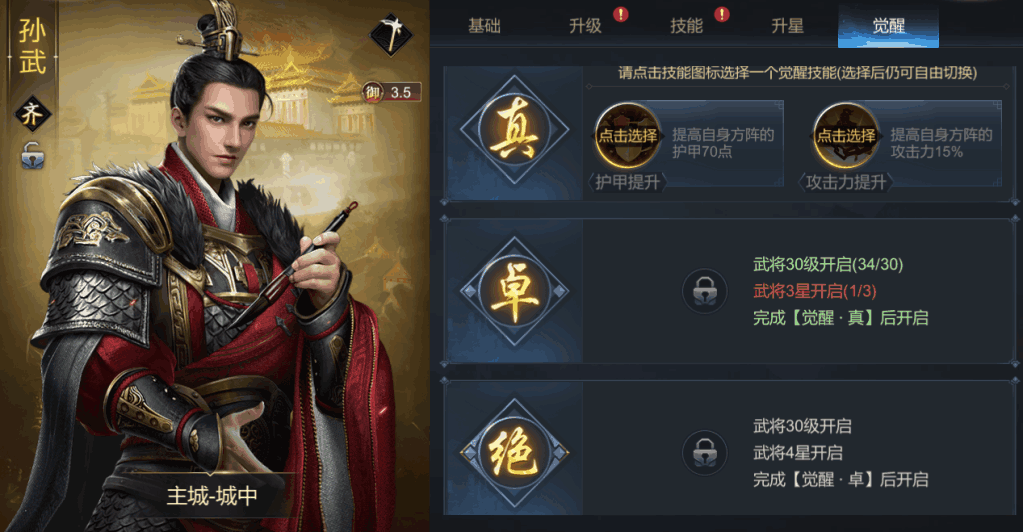Viewport: 1023px width, 532px height.
Task: Click the padlock in the 绝 row
Action: 704,453
